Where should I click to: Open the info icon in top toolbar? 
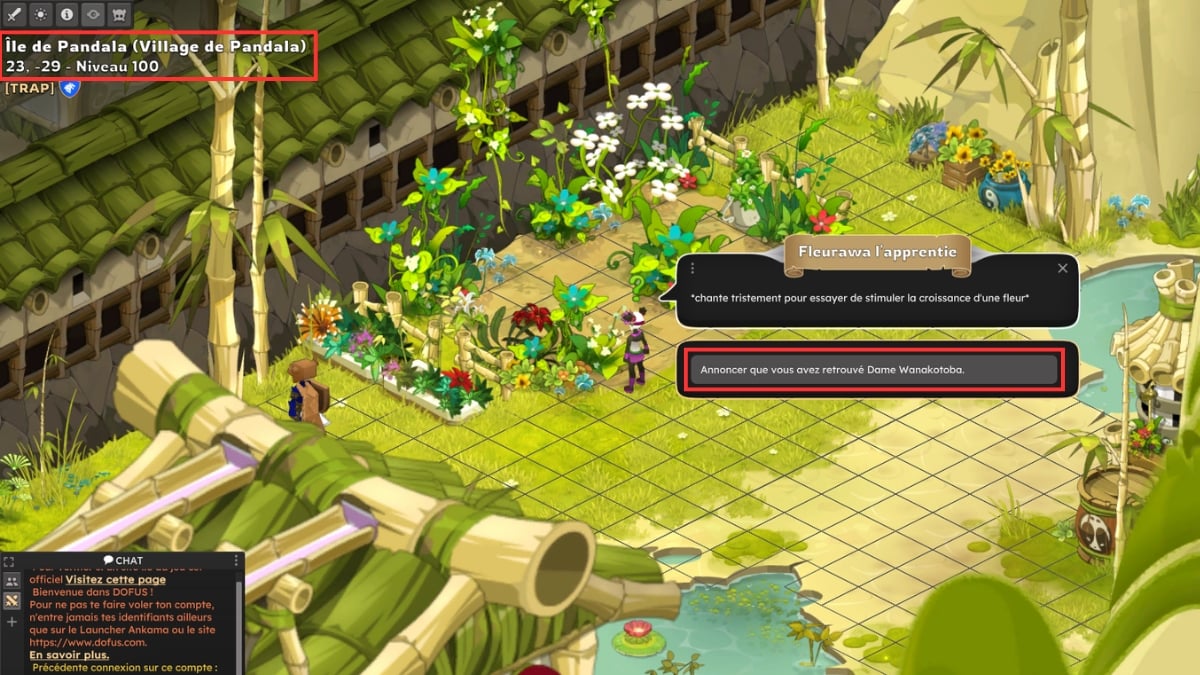(68, 15)
